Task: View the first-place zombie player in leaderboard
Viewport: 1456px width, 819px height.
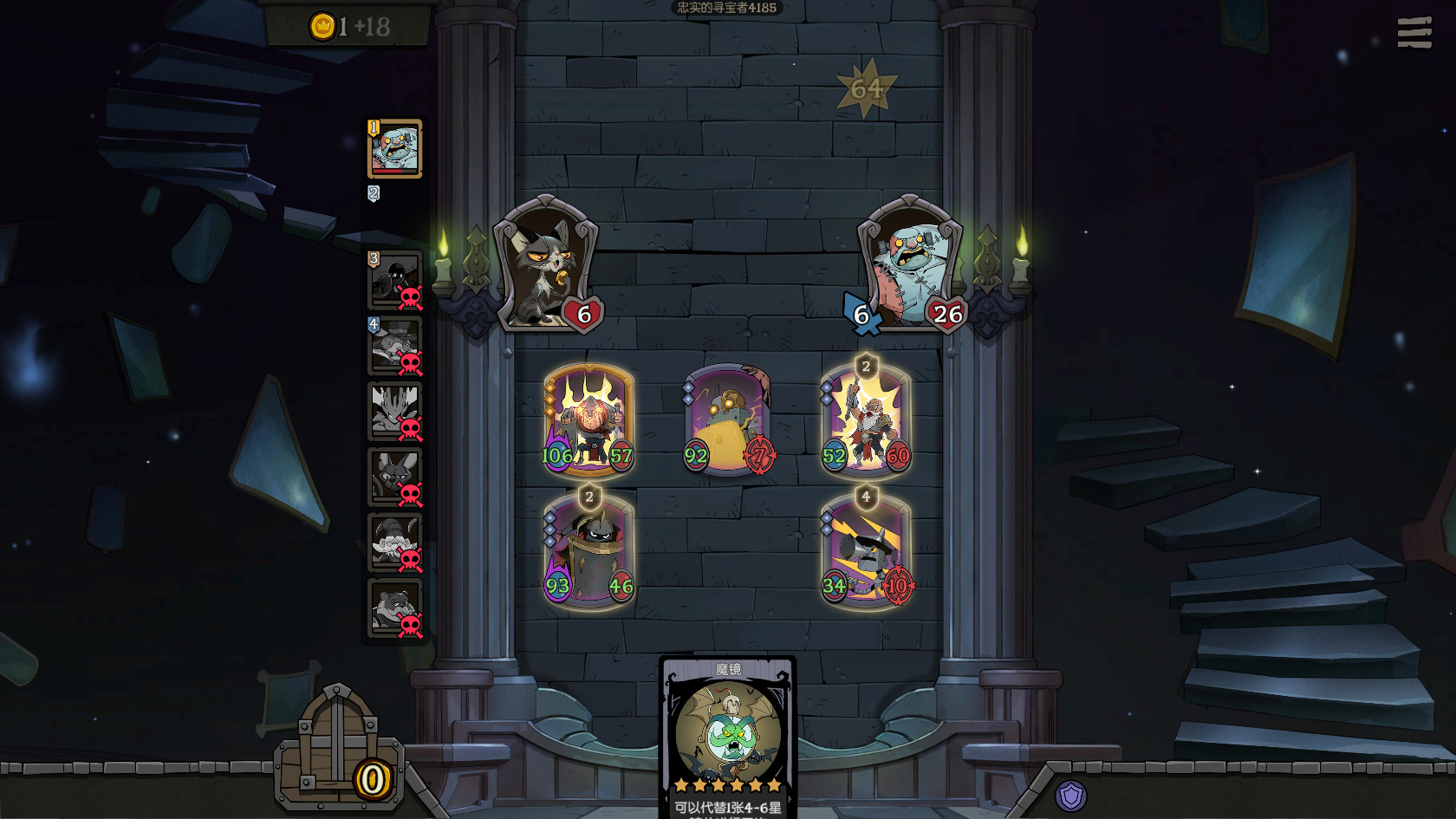Action: (395, 149)
